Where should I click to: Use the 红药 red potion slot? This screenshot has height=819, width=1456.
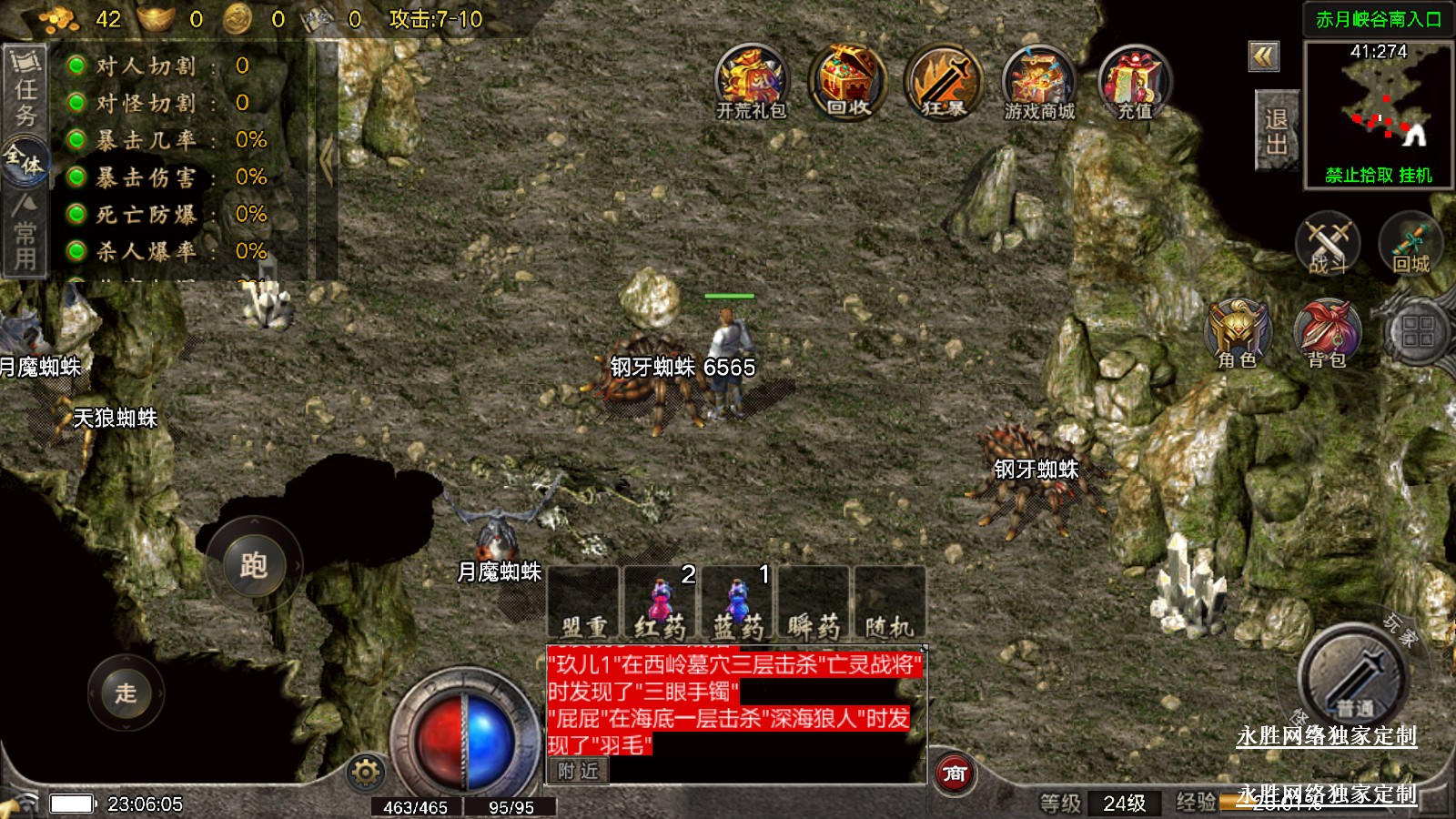pos(662,603)
